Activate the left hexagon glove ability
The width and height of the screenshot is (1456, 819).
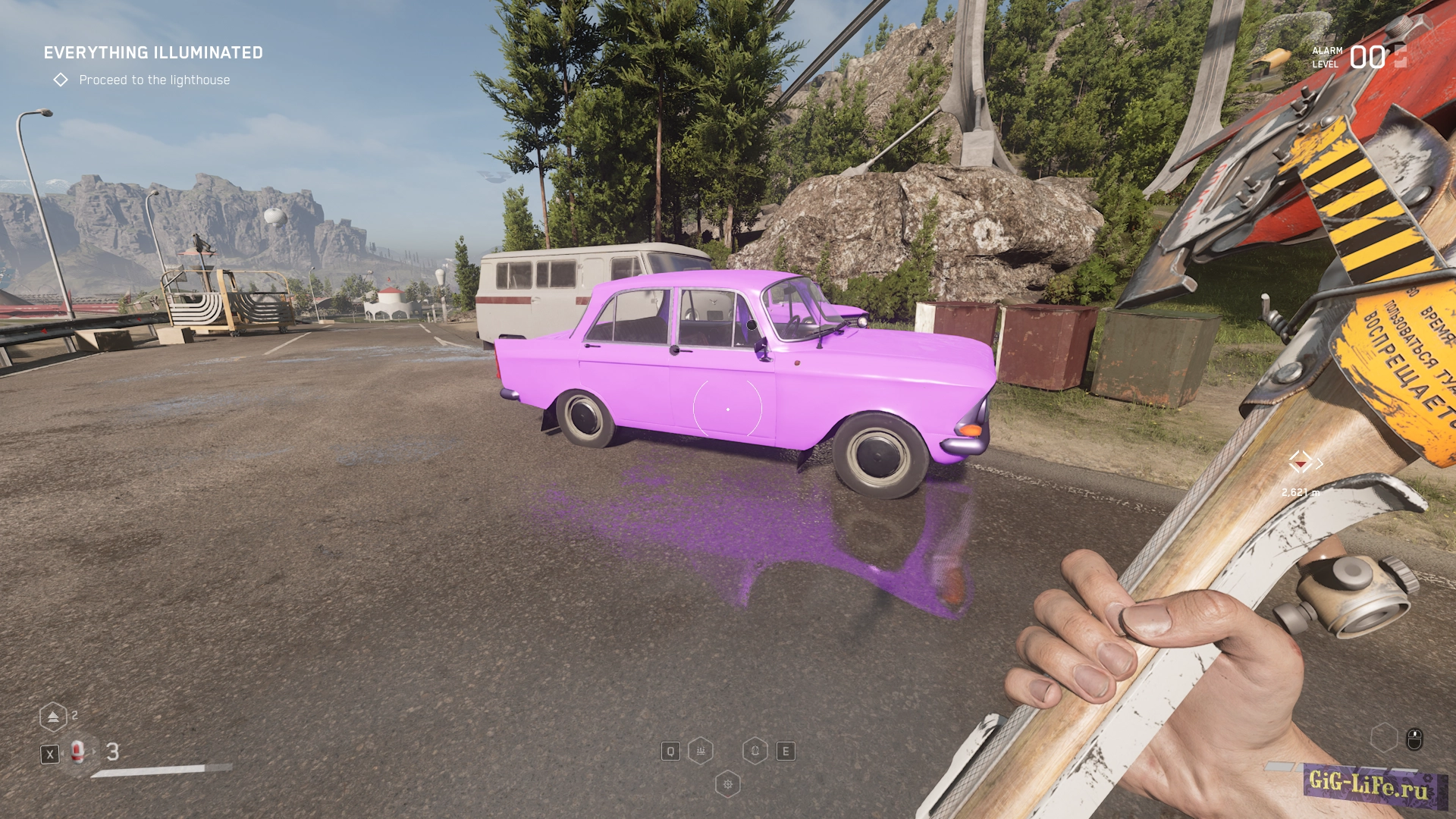coord(701,751)
